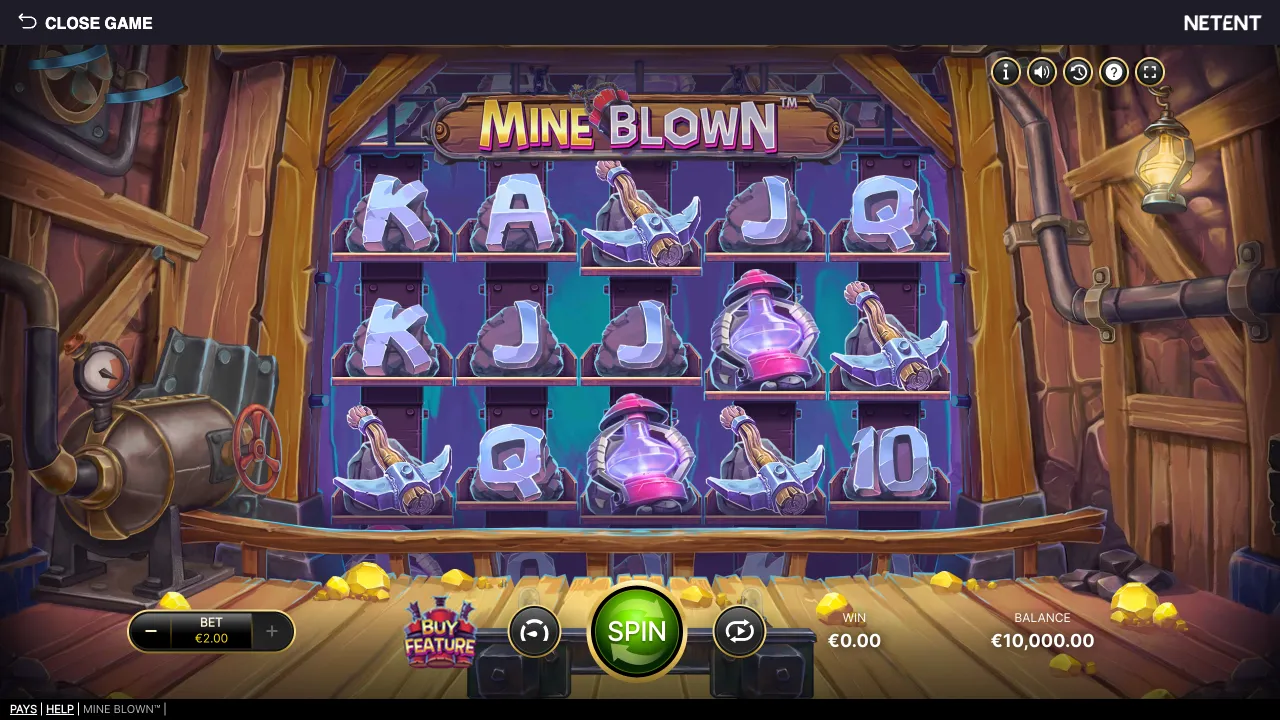Toggle quick spin with the right arrow icon
This screenshot has height=720, width=1280.
[740, 631]
